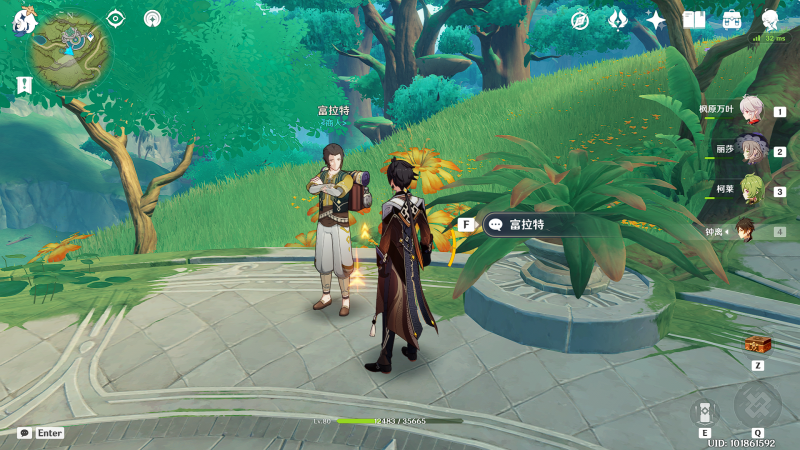Viewport: 800px width, 450px height.
Task: Open the backpack inventory
Action: [x=732, y=20]
